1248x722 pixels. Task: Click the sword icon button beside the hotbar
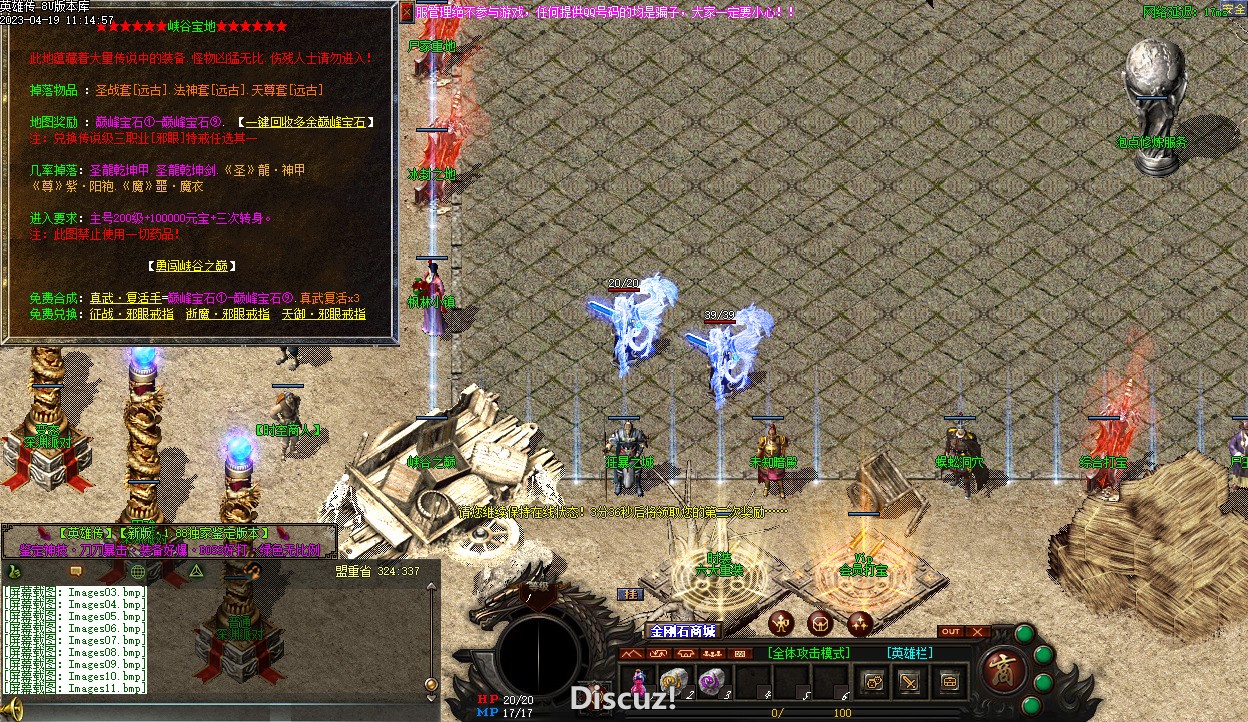[x=910, y=682]
